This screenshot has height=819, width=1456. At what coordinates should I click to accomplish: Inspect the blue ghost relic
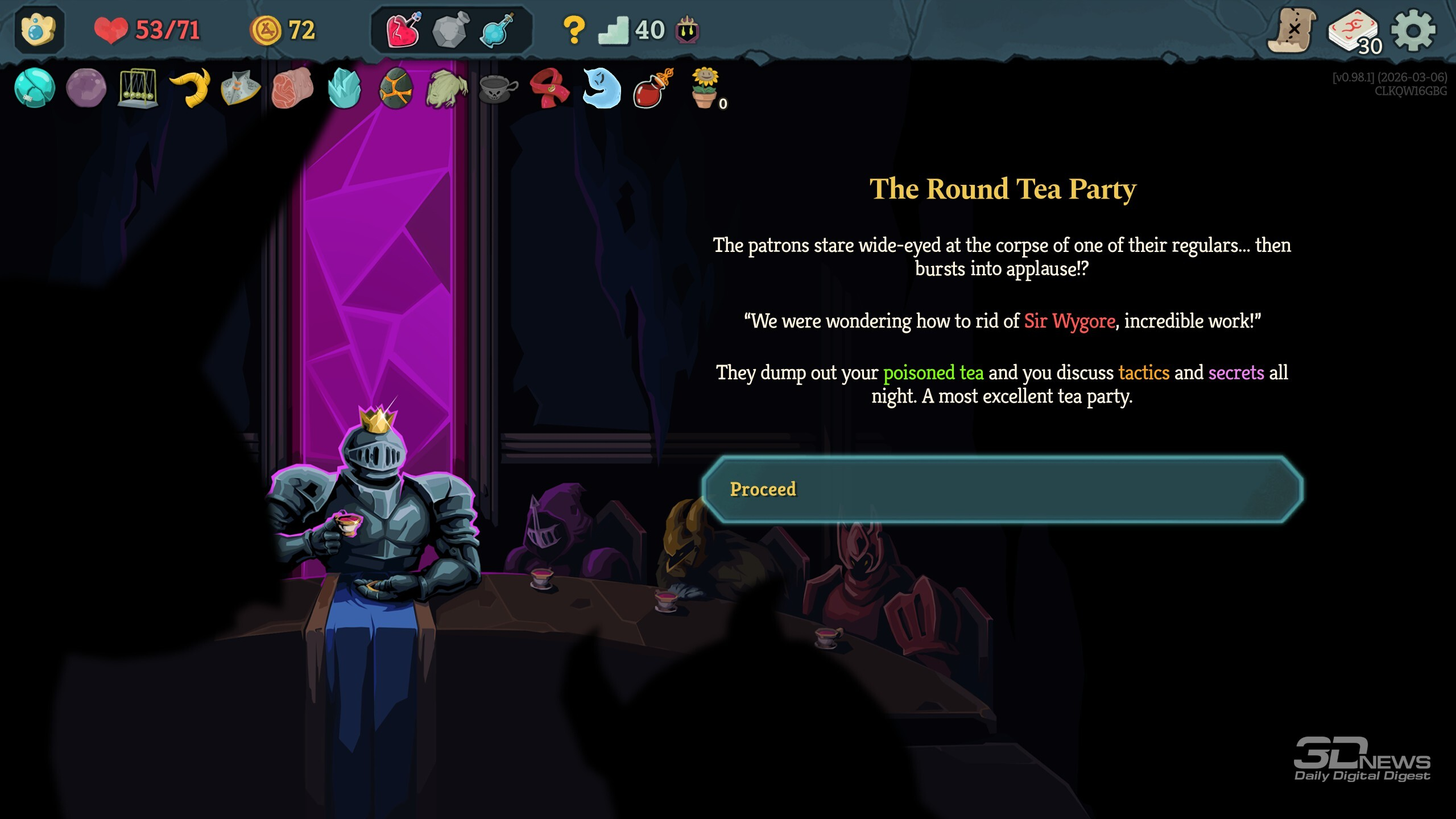(x=602, y=88)
